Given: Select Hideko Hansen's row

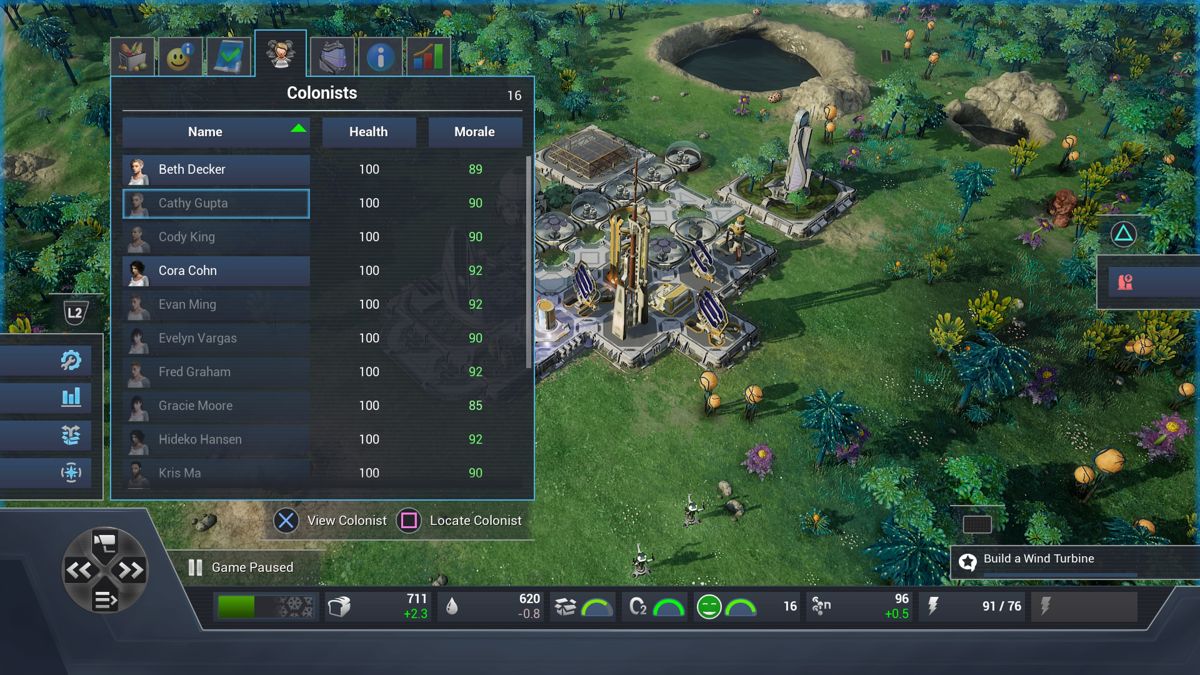Looking at the screenshot, I should (216, 440).
